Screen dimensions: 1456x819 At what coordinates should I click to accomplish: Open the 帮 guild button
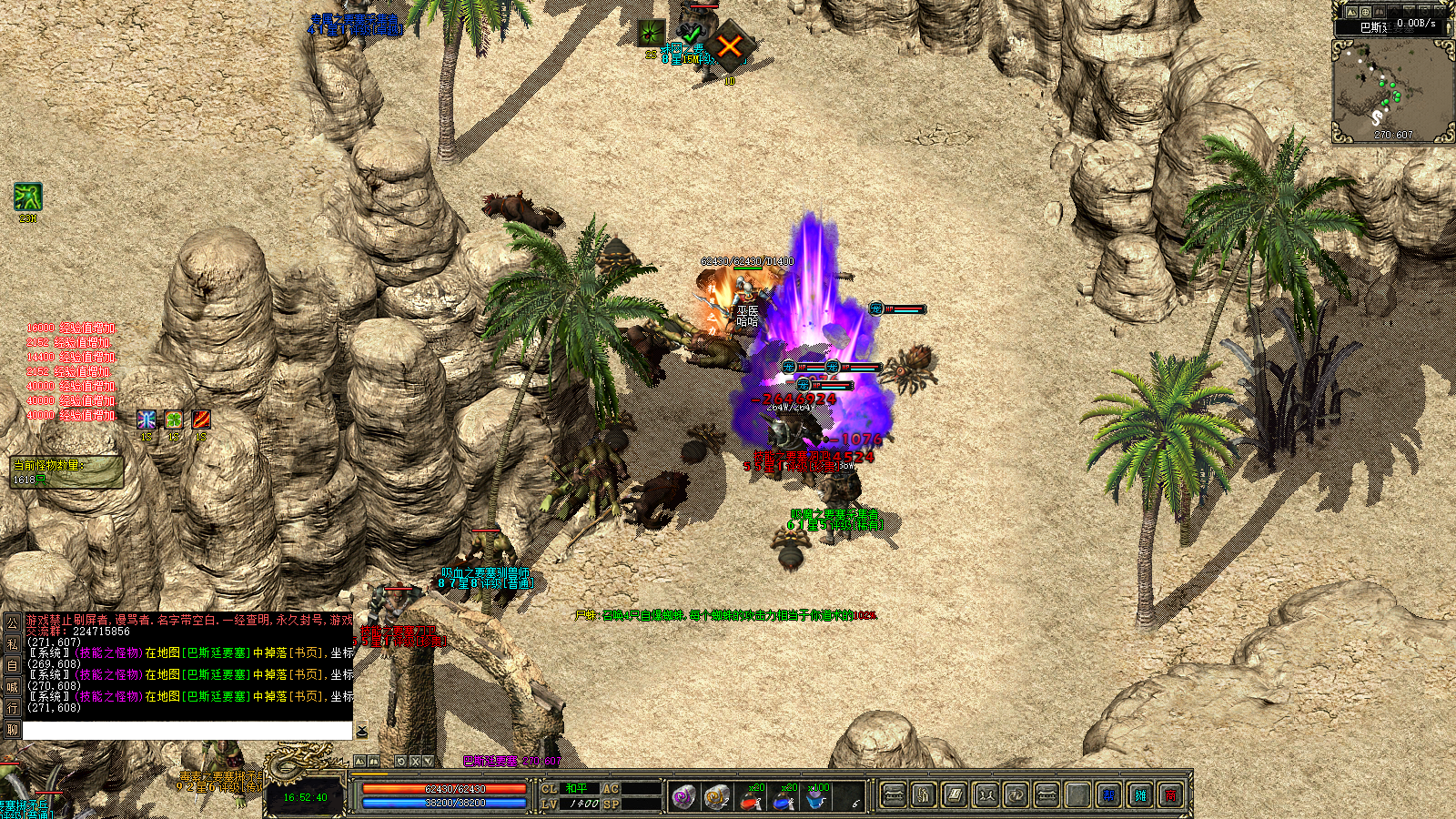coord(1108,796)
